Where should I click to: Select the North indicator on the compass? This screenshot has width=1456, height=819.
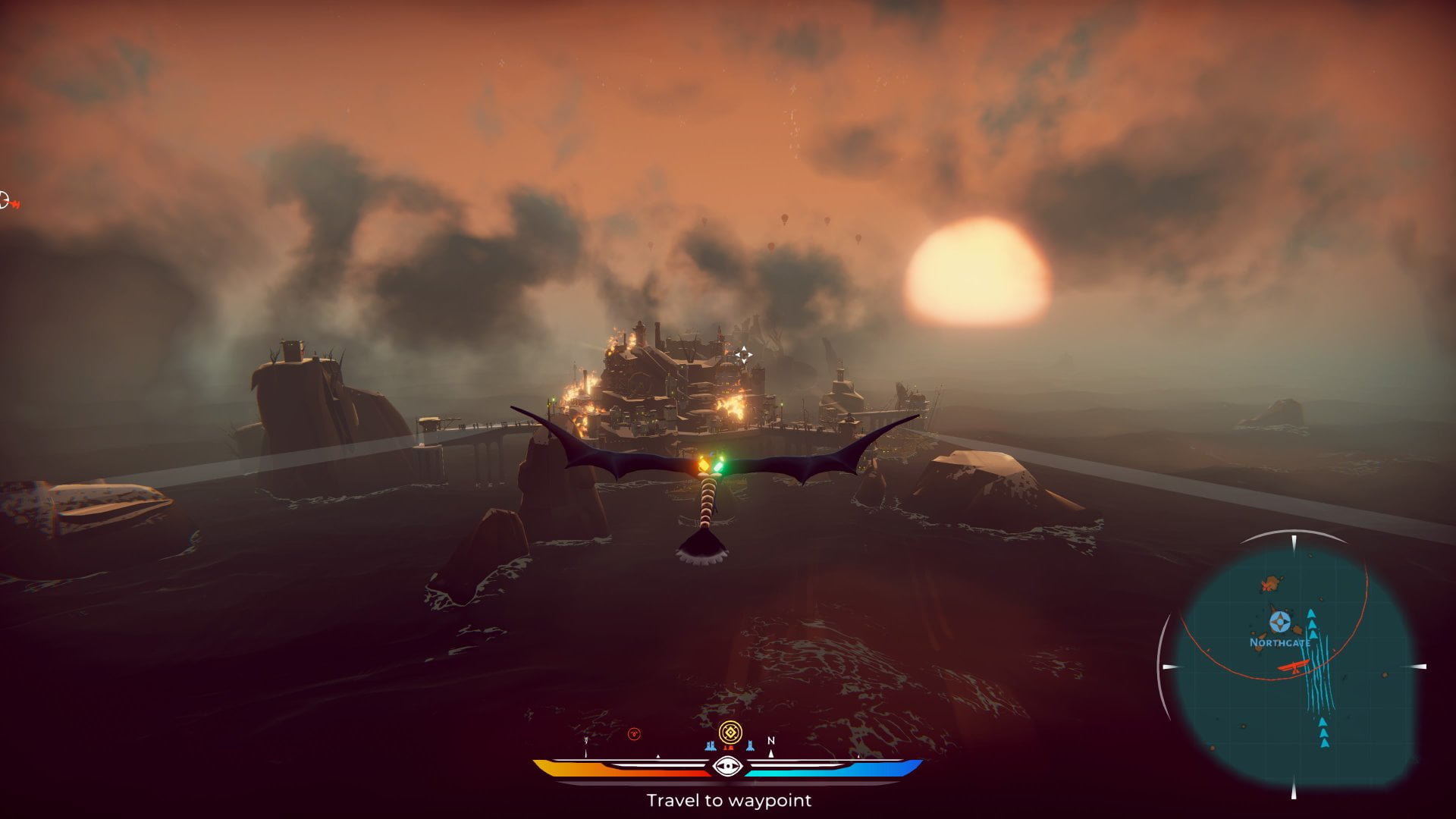point(771,741)
